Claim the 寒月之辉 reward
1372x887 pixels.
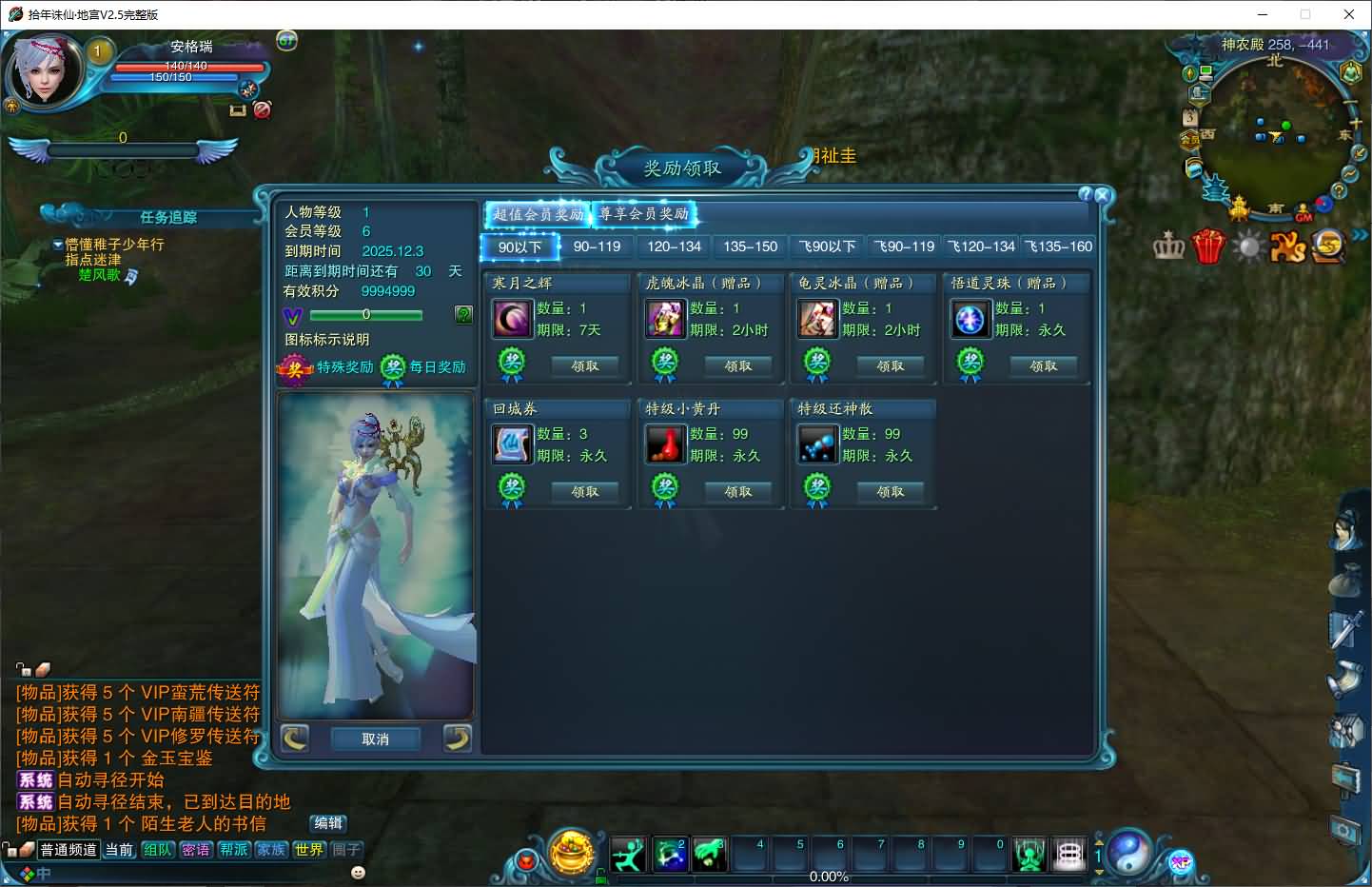[585, 365]
